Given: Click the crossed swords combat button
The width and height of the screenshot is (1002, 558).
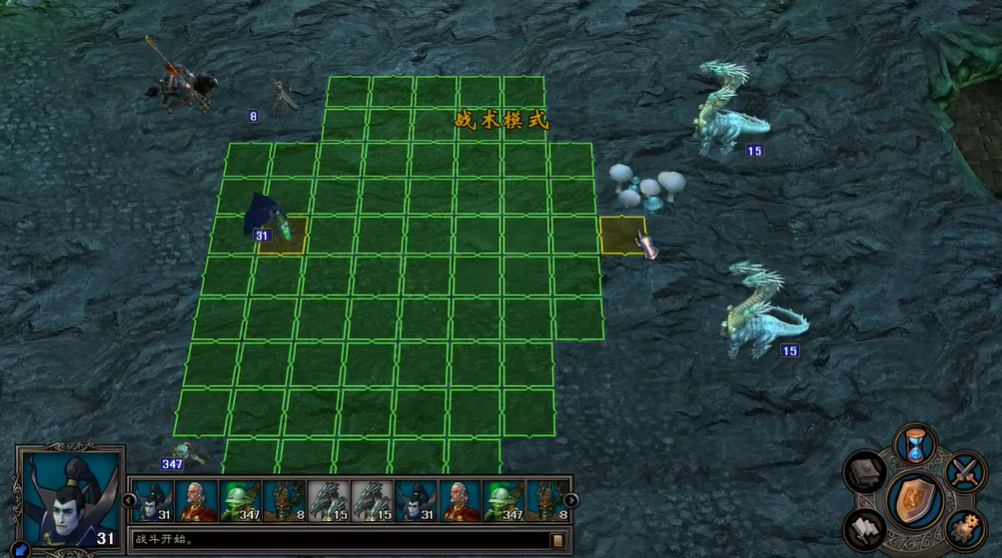Looking at the screenshot, I should point(965,471).
